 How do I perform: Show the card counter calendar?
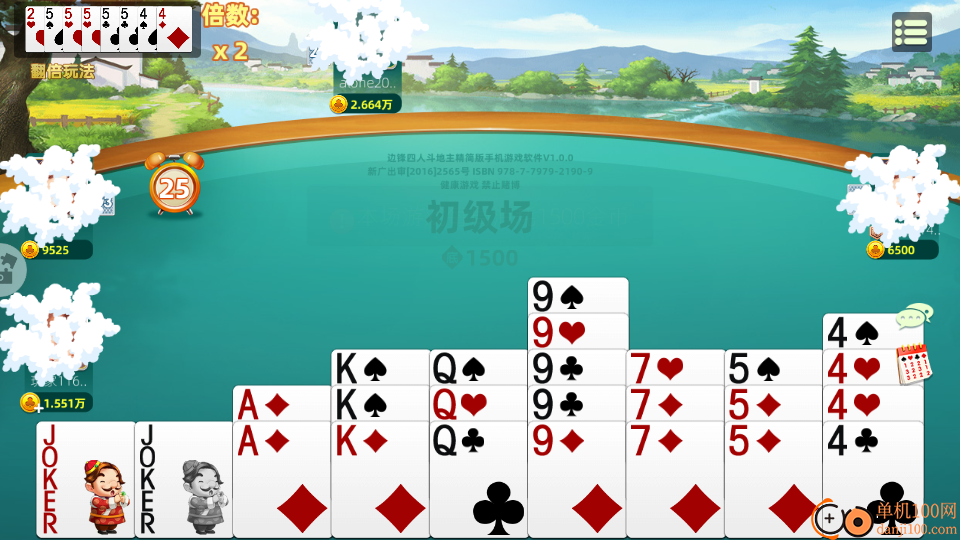(912, 362)
